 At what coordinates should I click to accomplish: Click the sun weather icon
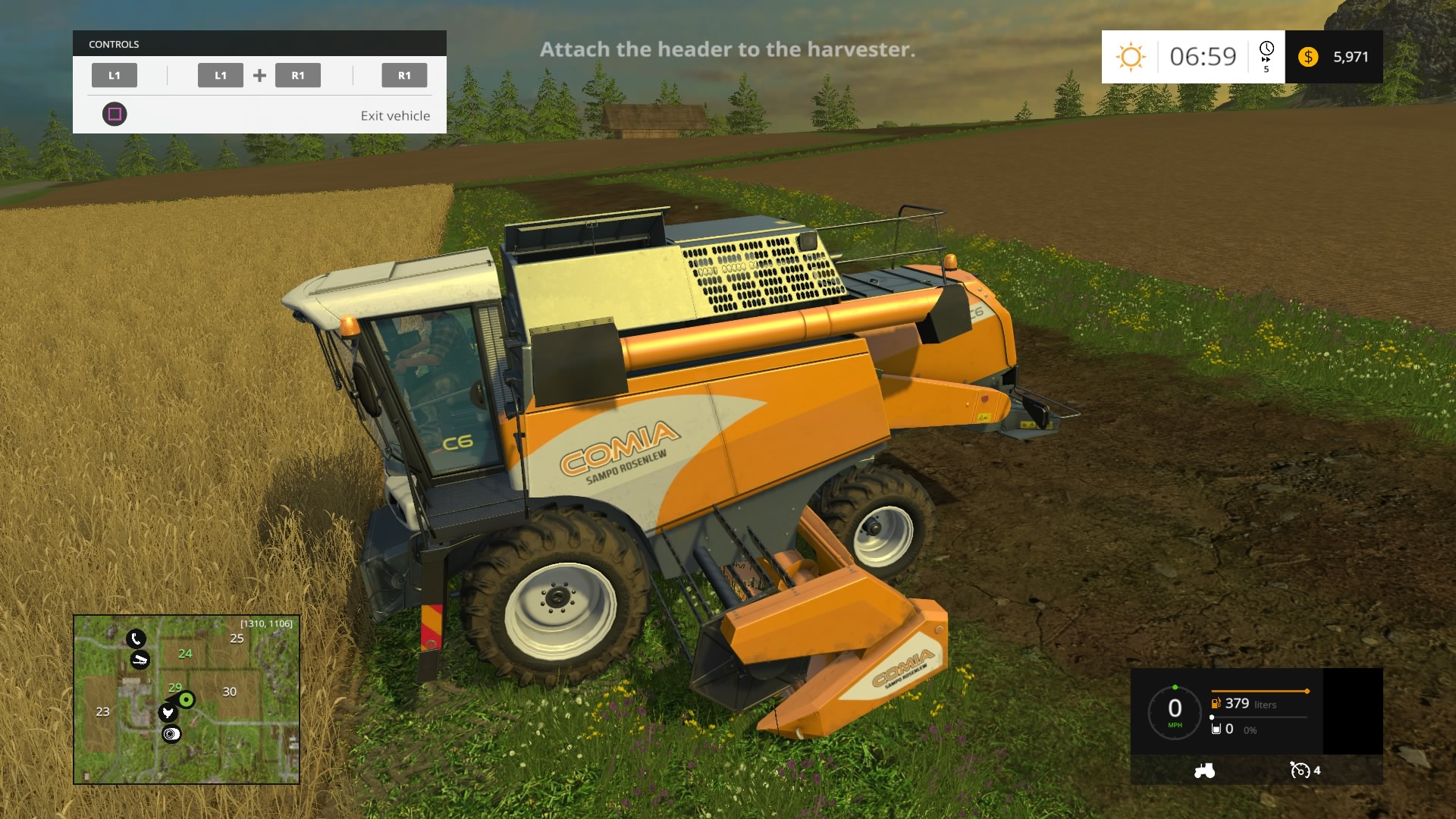pos(1130,57)
